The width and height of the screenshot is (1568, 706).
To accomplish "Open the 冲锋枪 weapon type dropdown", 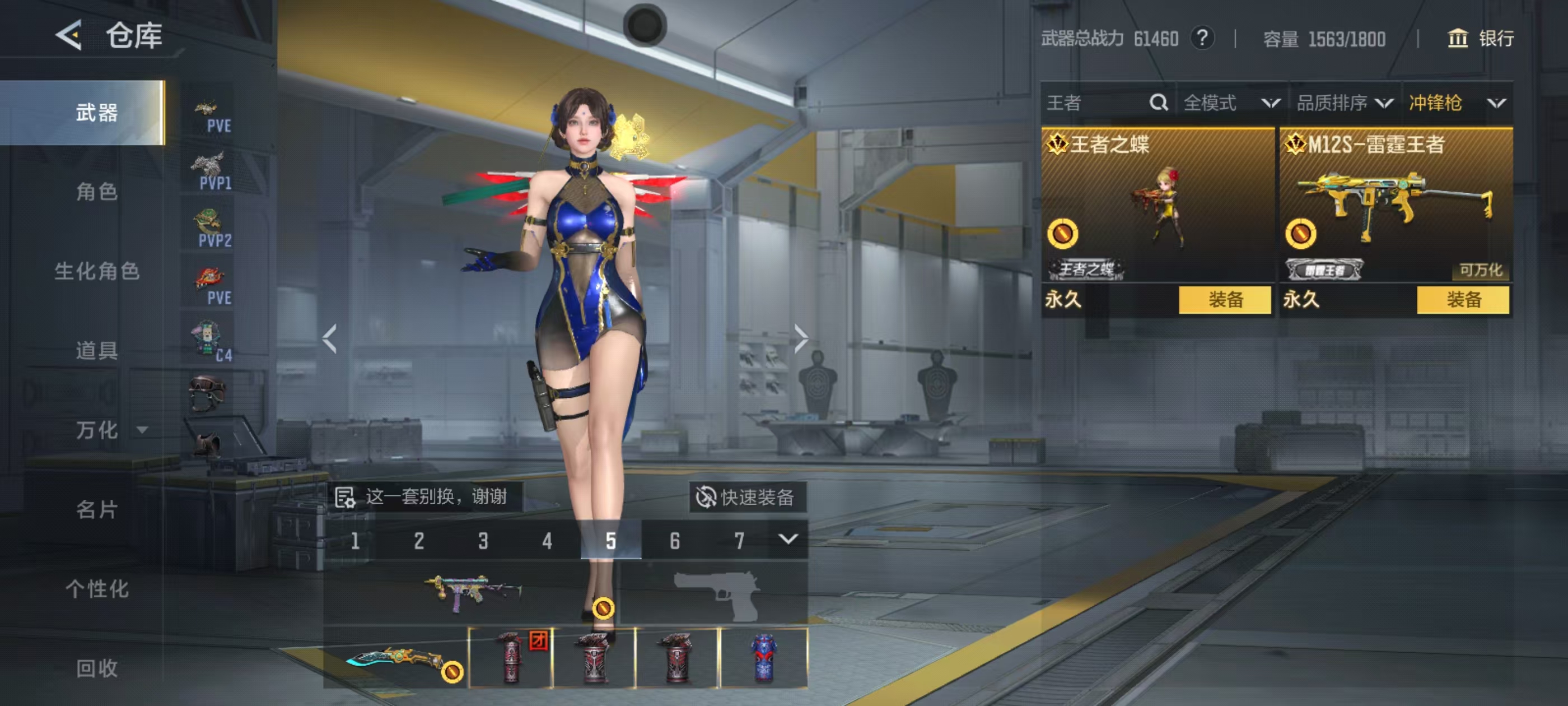I will (1456, 103).
